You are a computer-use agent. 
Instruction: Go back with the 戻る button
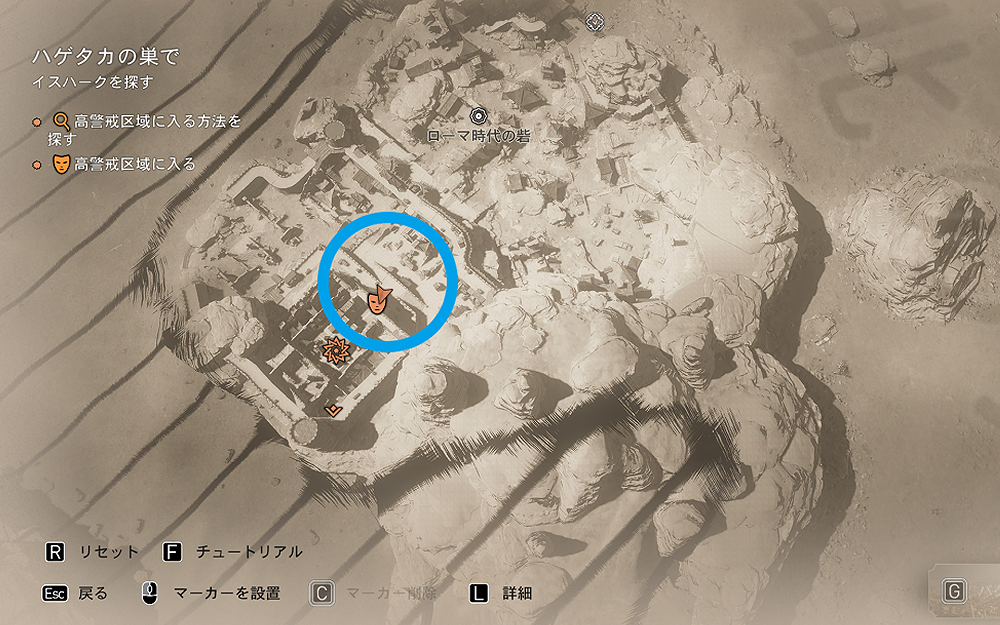(x=74, y=593)
